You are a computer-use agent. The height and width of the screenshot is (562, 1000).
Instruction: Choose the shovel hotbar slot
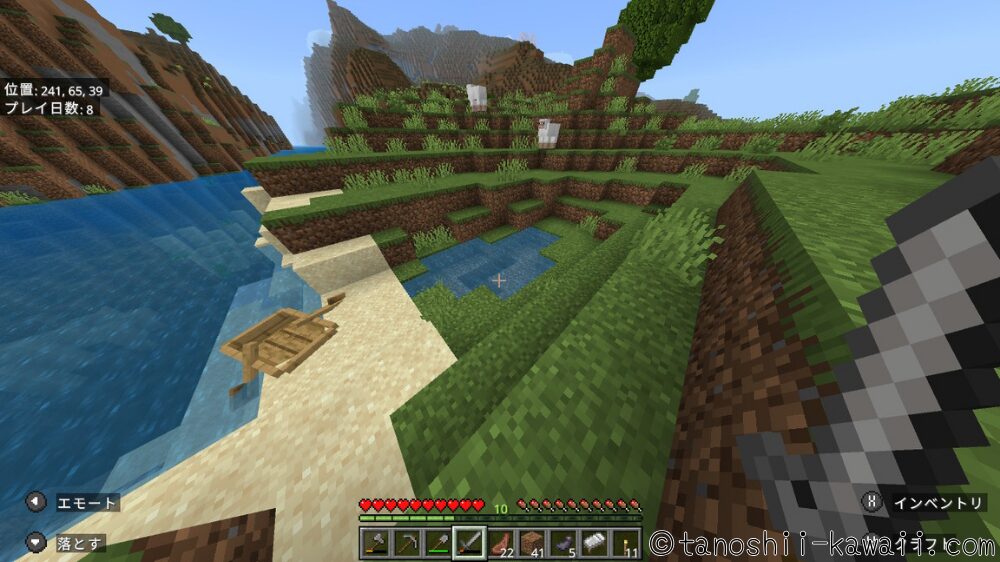click(437, 543)
